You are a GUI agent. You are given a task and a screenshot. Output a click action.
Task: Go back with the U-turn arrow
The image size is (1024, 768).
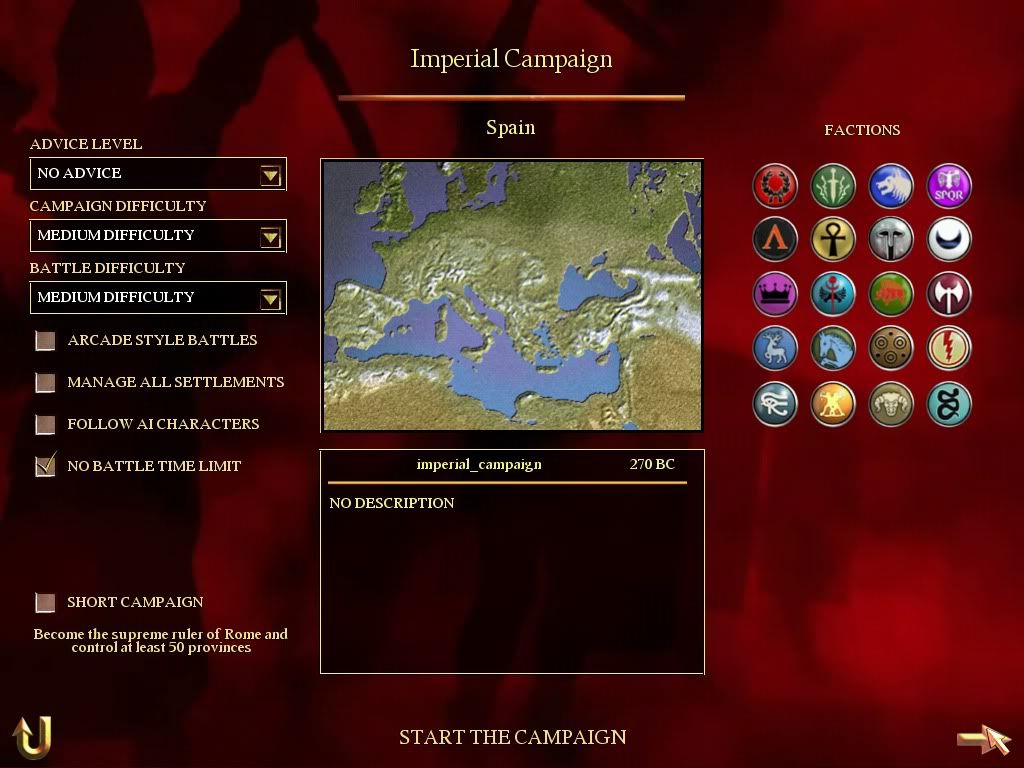tap(32, 738)
